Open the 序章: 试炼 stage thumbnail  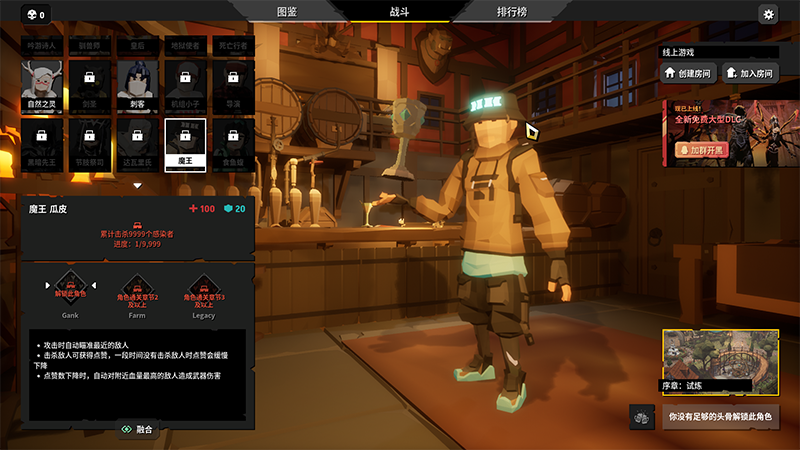click(720, 360)
